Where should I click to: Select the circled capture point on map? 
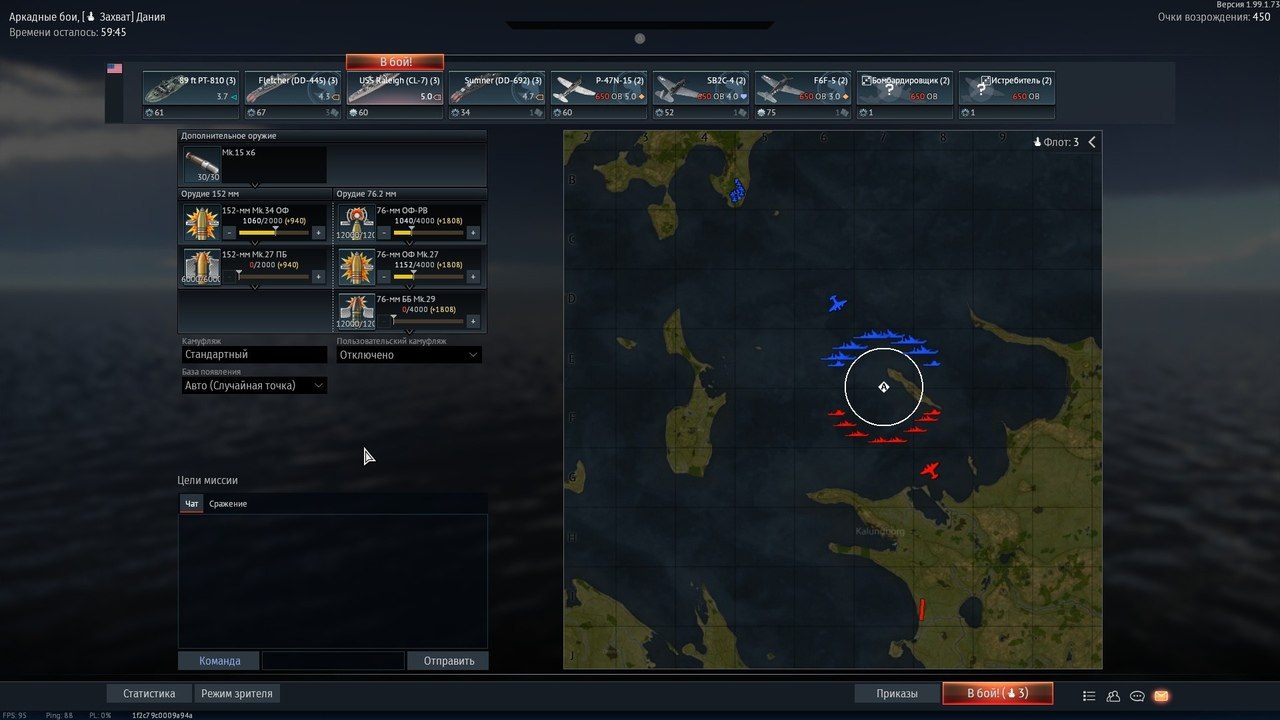pyautogui.click(x=883, y=387)
